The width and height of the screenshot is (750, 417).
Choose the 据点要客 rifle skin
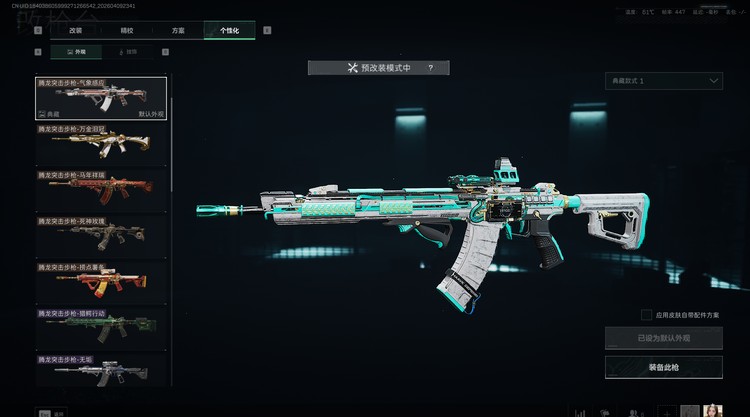[101, 283]
